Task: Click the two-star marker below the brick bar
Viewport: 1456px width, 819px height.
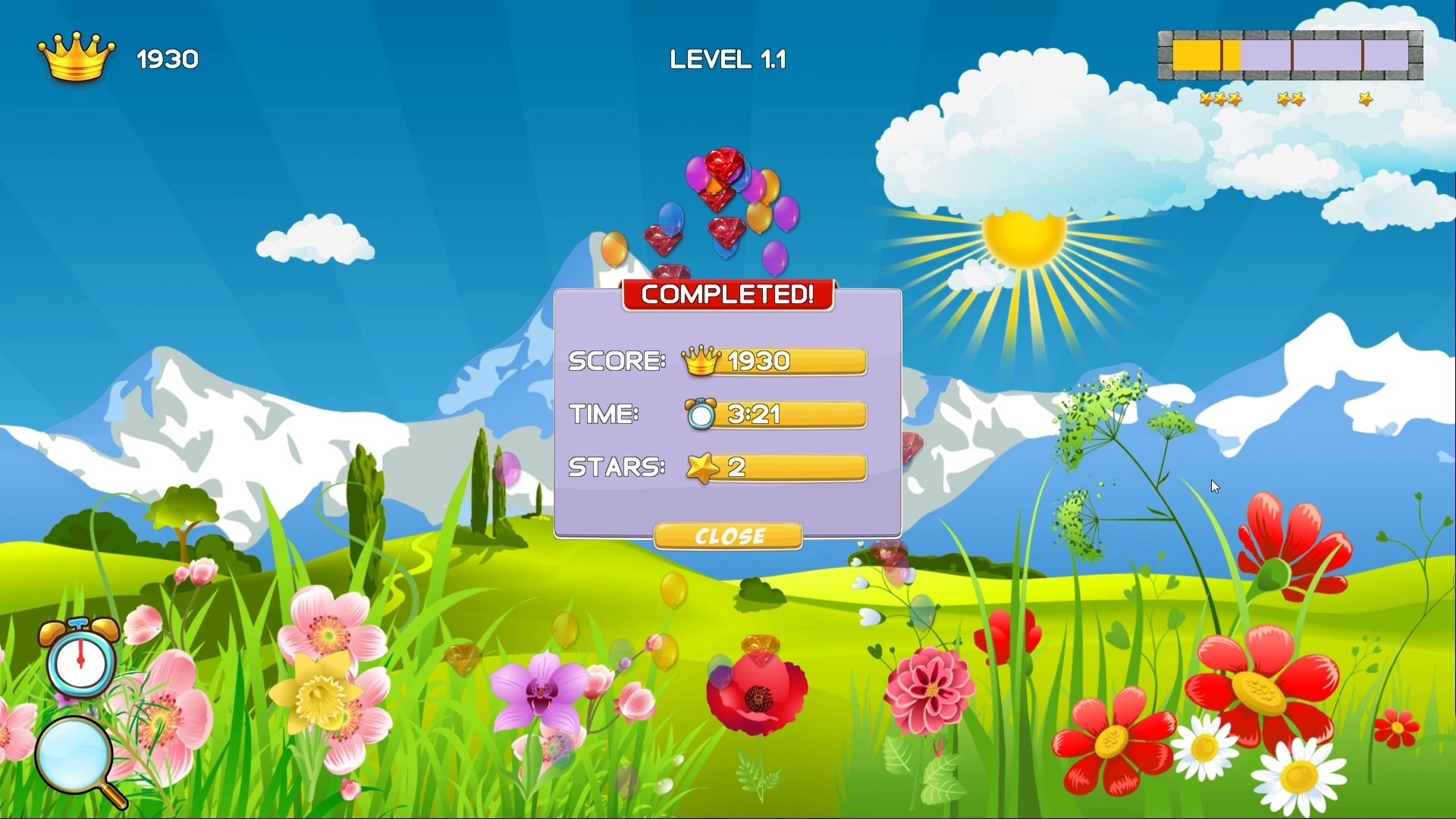Action: tap(1289, 99)
